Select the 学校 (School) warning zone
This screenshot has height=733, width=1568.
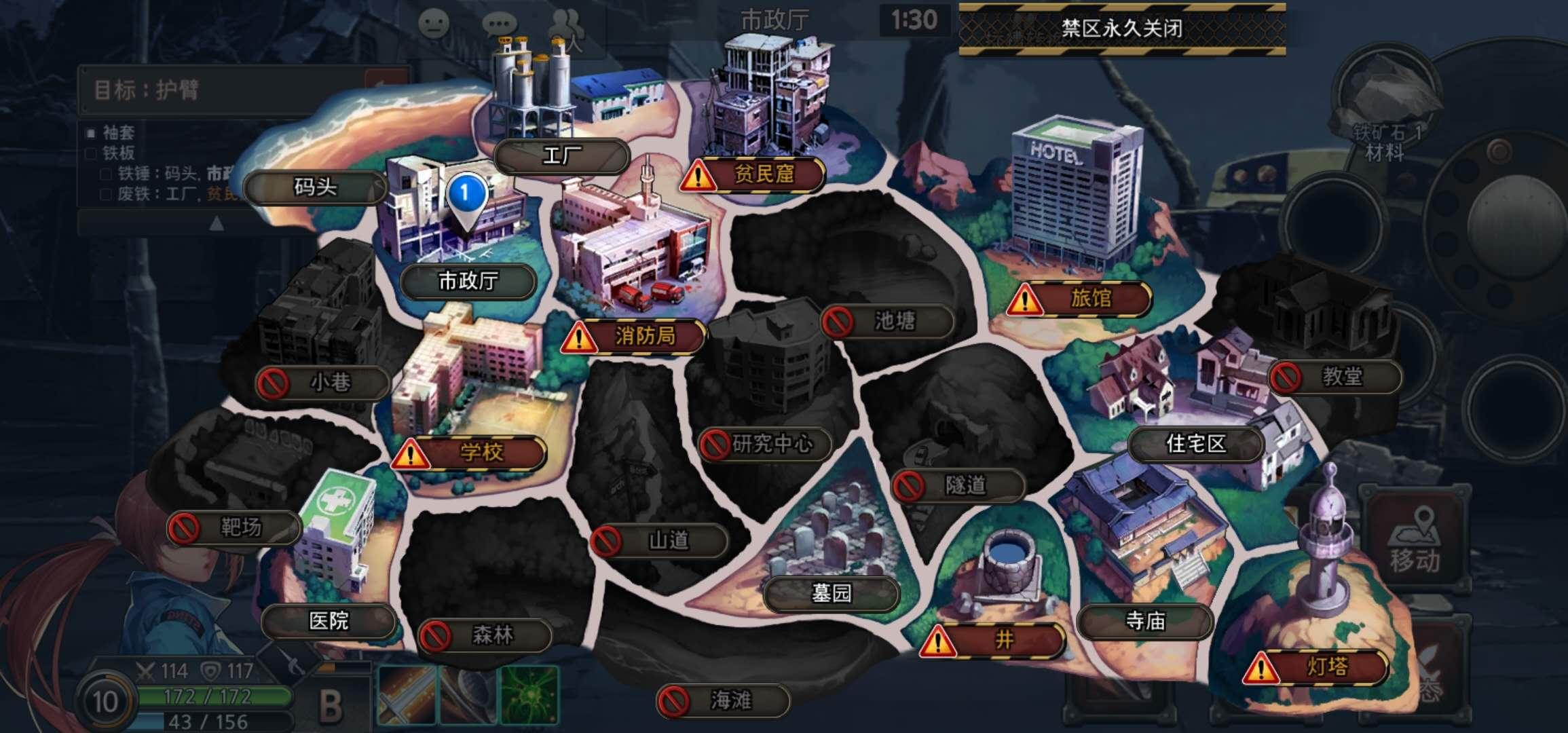coord(470,453)
